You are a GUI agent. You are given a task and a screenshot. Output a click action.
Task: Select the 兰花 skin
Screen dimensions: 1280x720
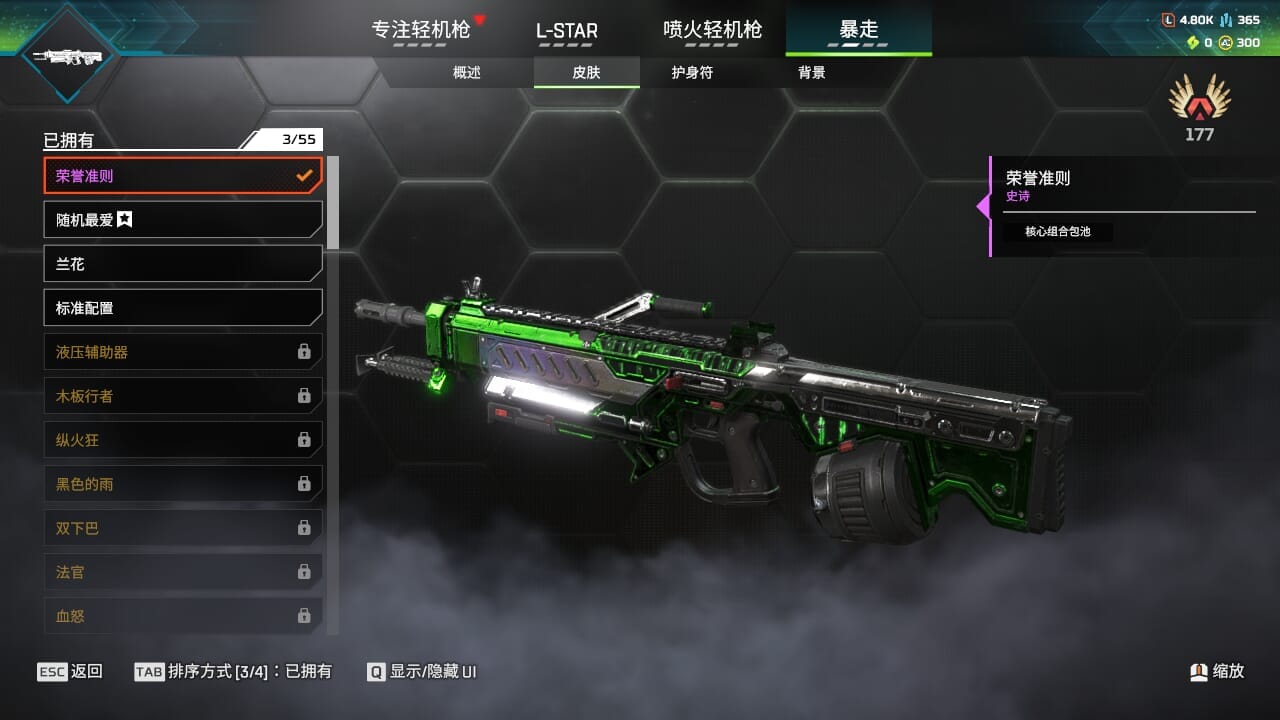(183, 264)
